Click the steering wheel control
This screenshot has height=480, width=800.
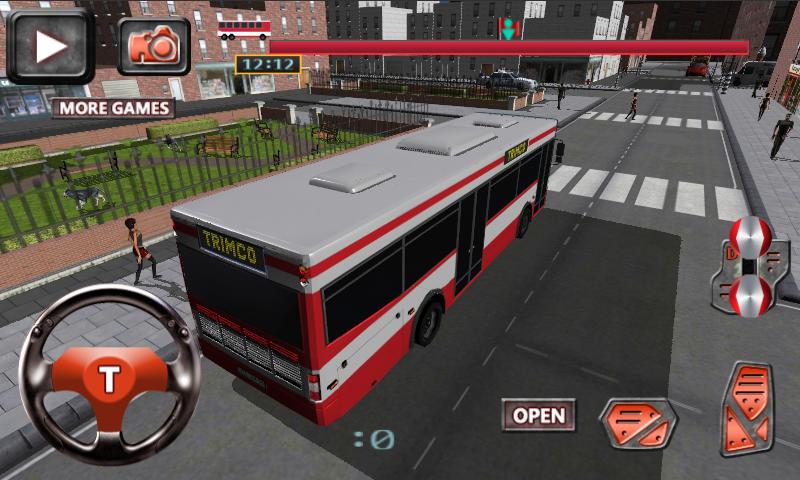click(109, 376)
